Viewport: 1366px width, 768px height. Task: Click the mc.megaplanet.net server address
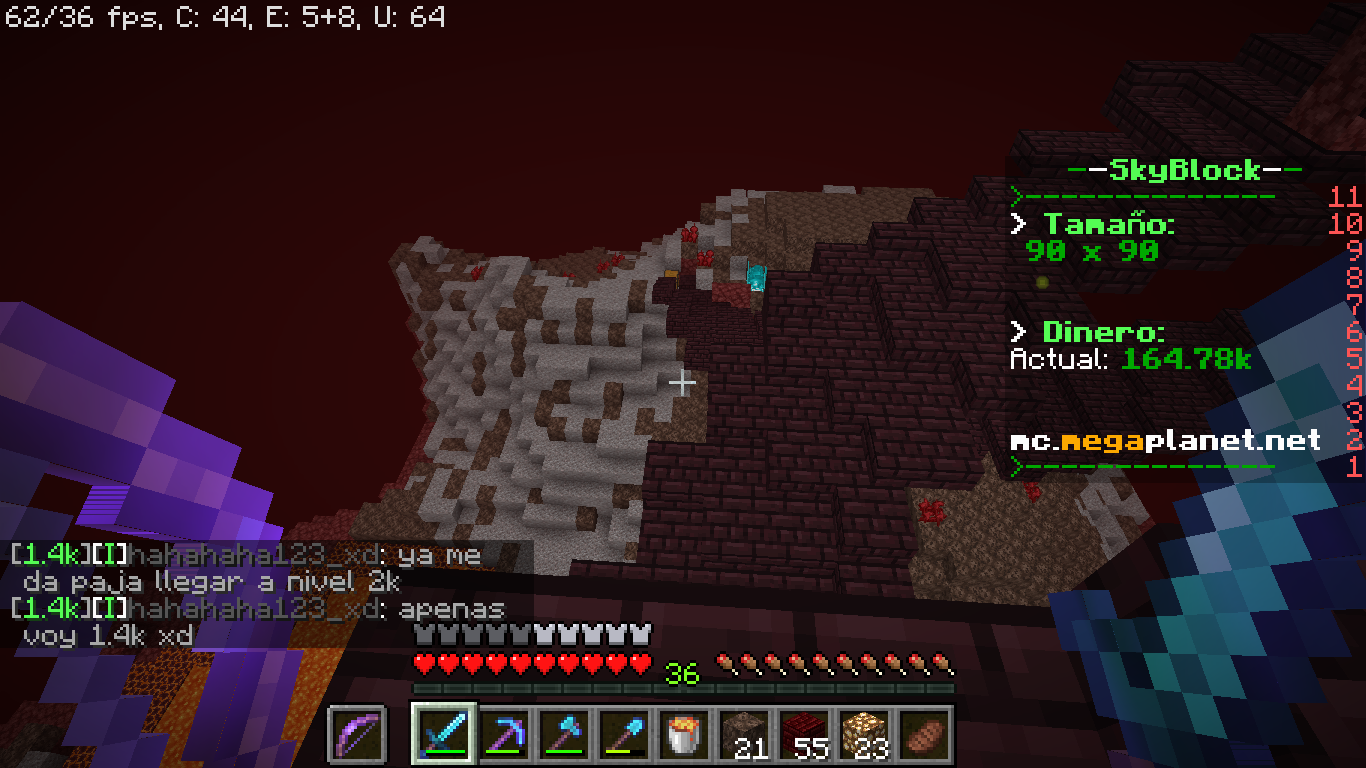coord(1165,440)
